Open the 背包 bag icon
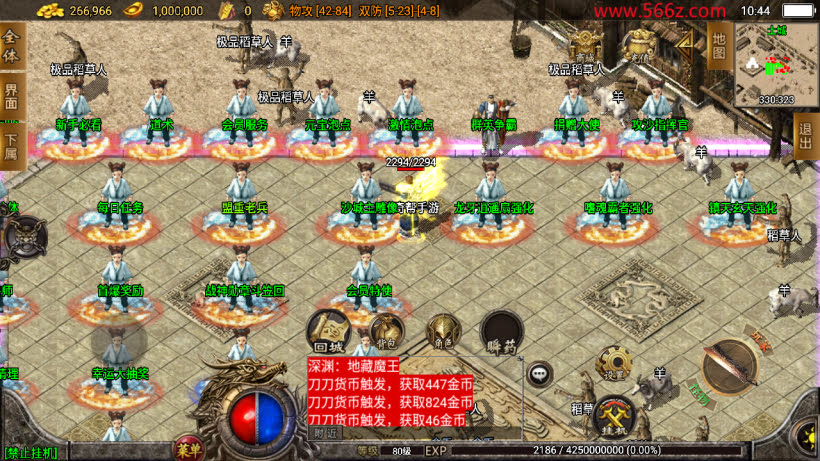The width and height of the screenshot is (820, 461). 385,331
